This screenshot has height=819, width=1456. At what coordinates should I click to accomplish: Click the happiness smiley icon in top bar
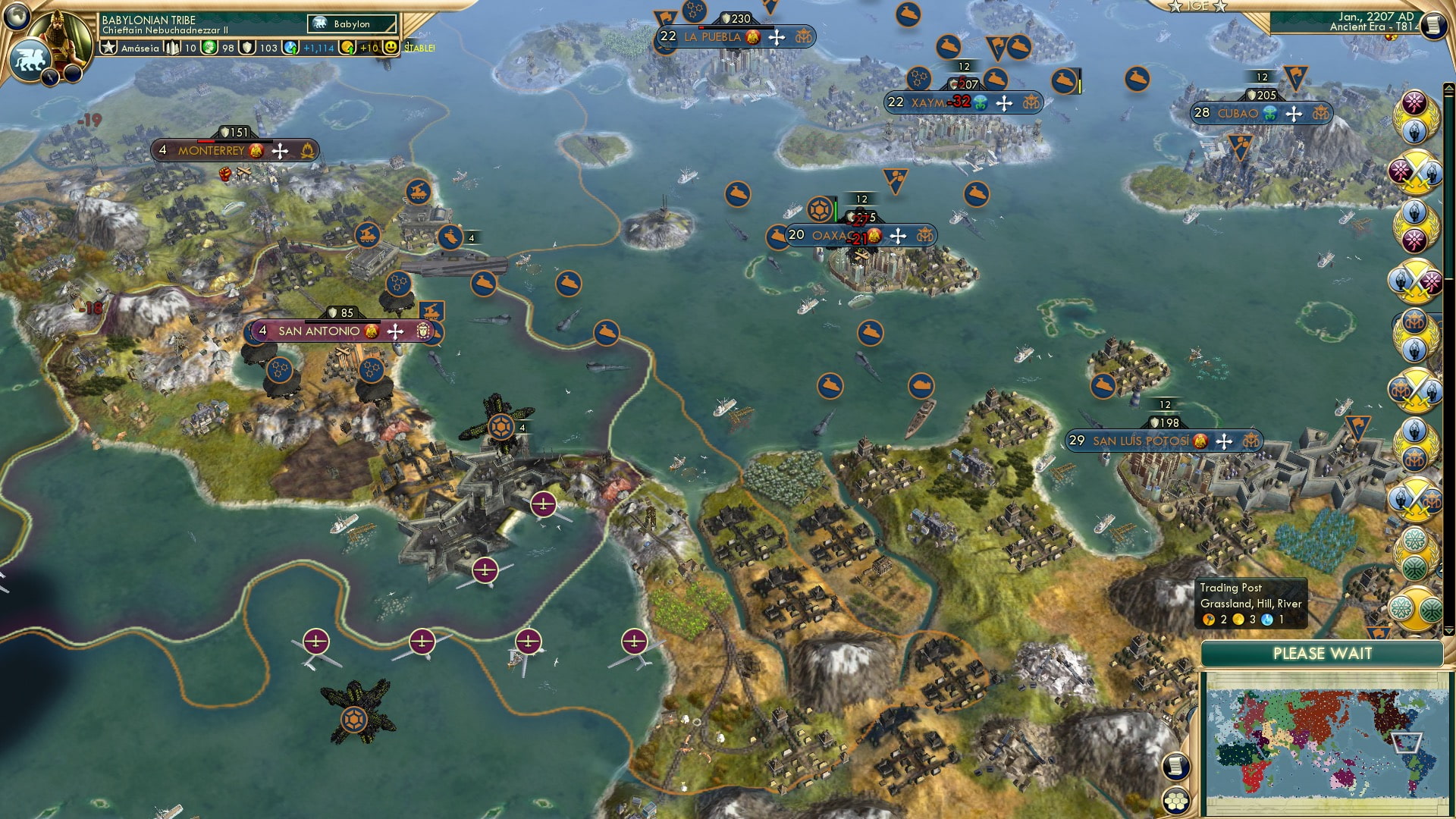pos(390,47)
